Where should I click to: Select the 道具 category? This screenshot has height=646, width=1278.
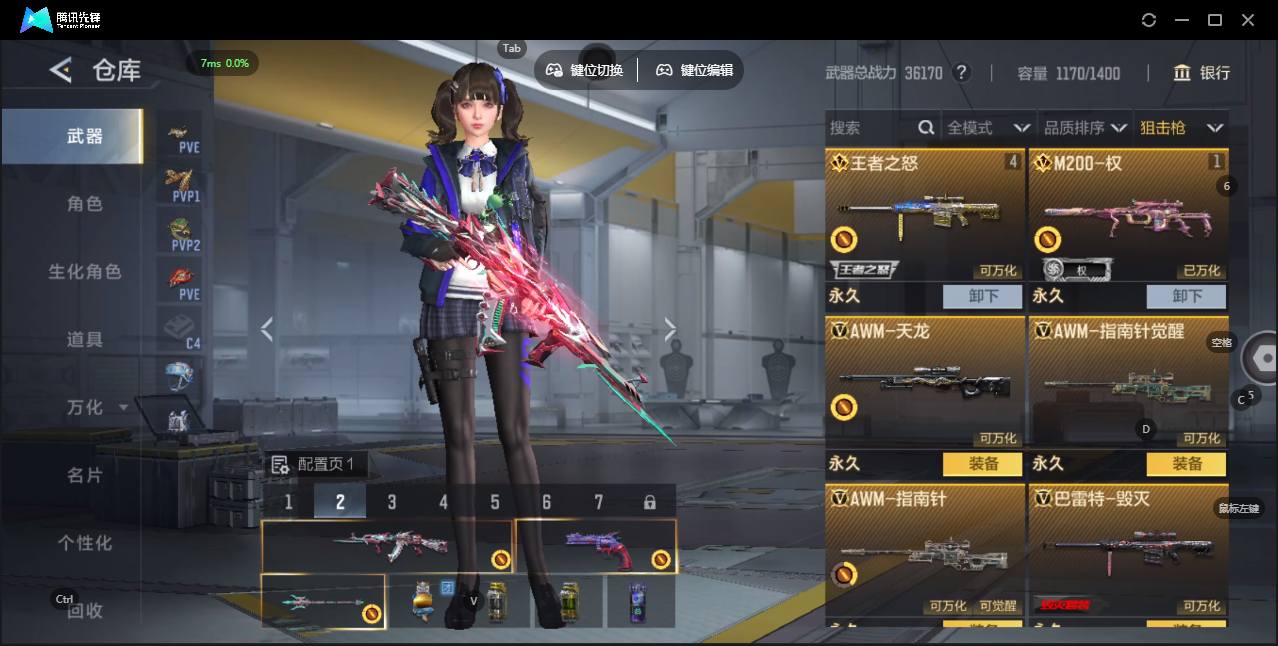point(85,340)
